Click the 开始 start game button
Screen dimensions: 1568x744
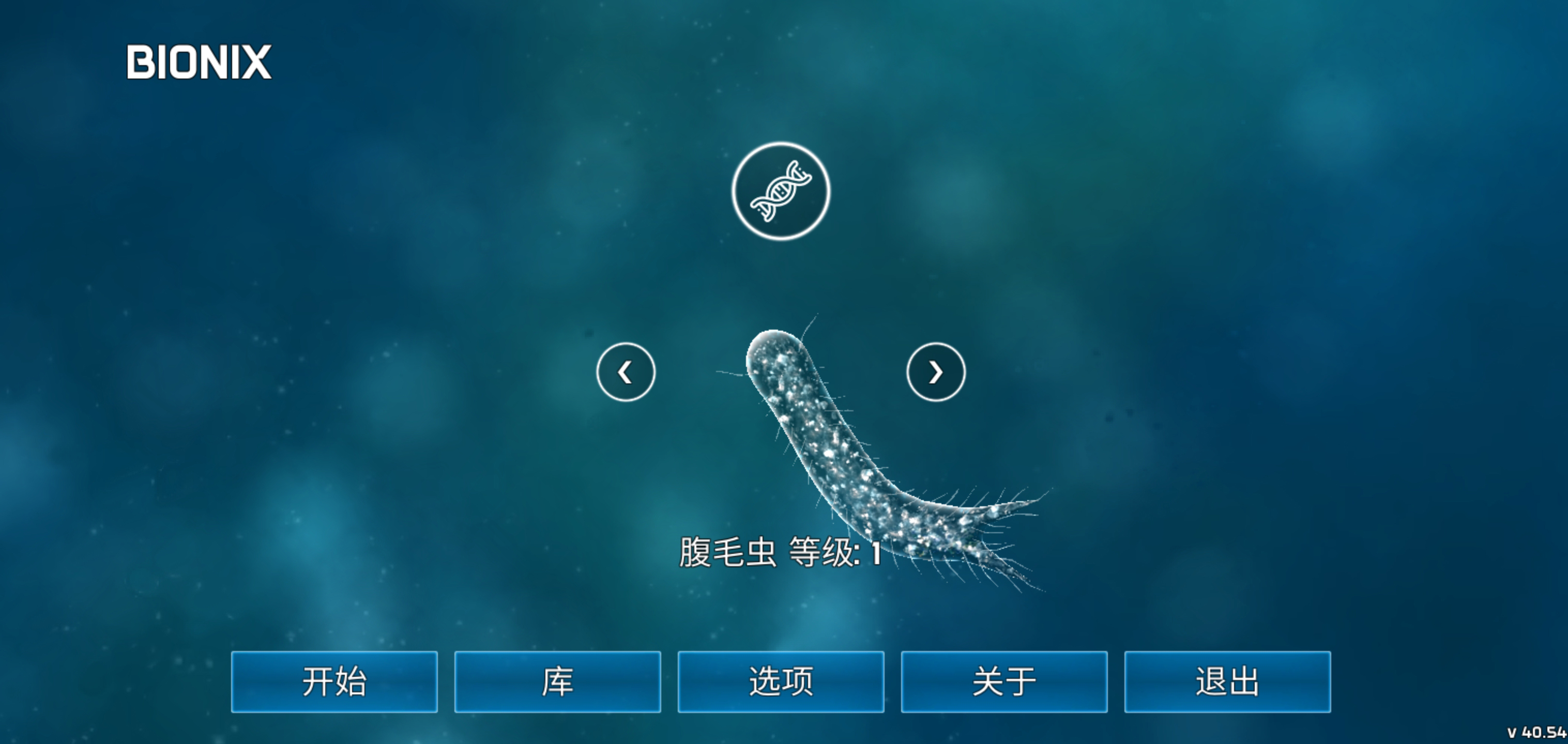(334, 682)
